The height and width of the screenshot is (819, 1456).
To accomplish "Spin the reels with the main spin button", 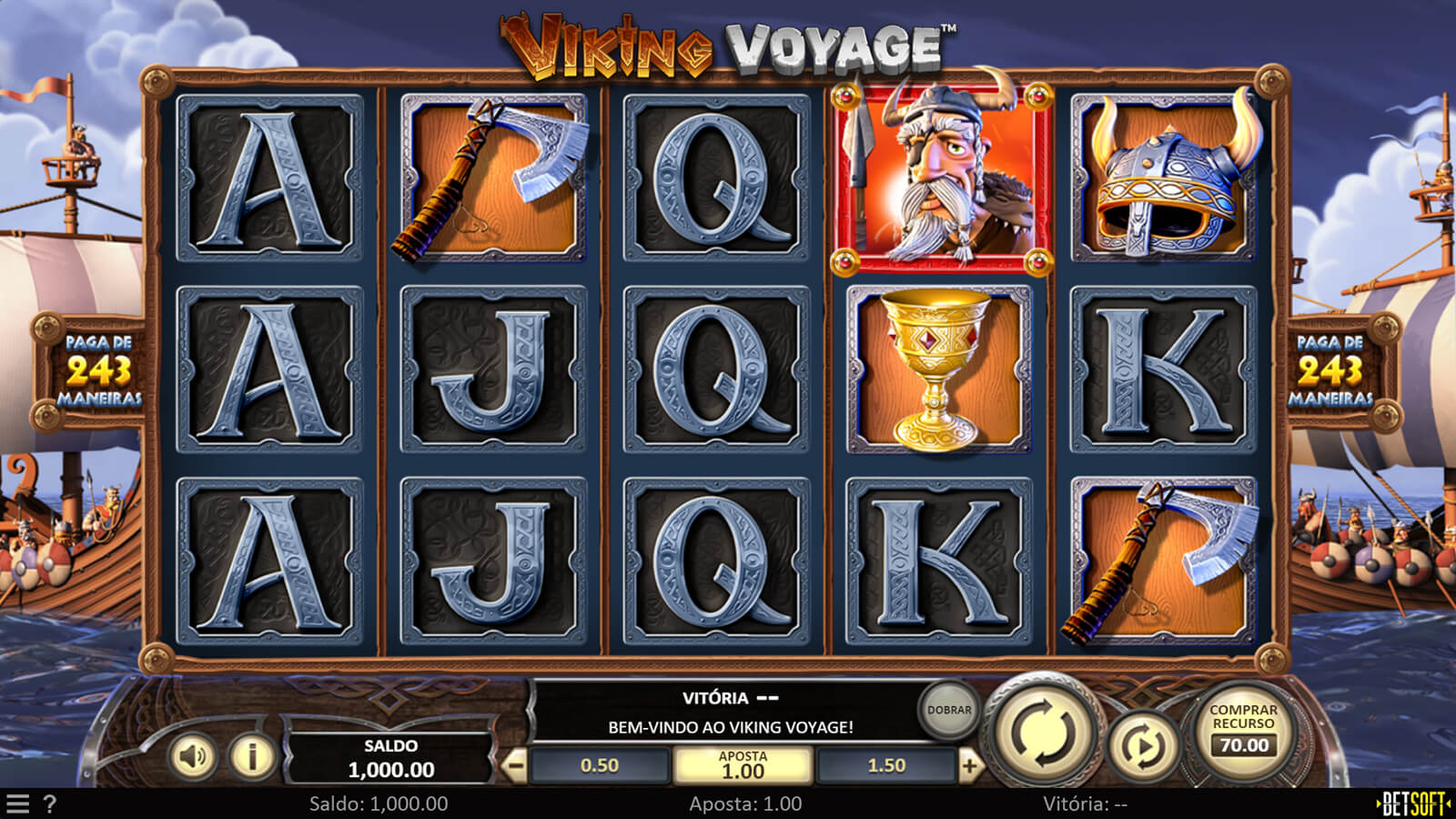I will [1044, 731].
